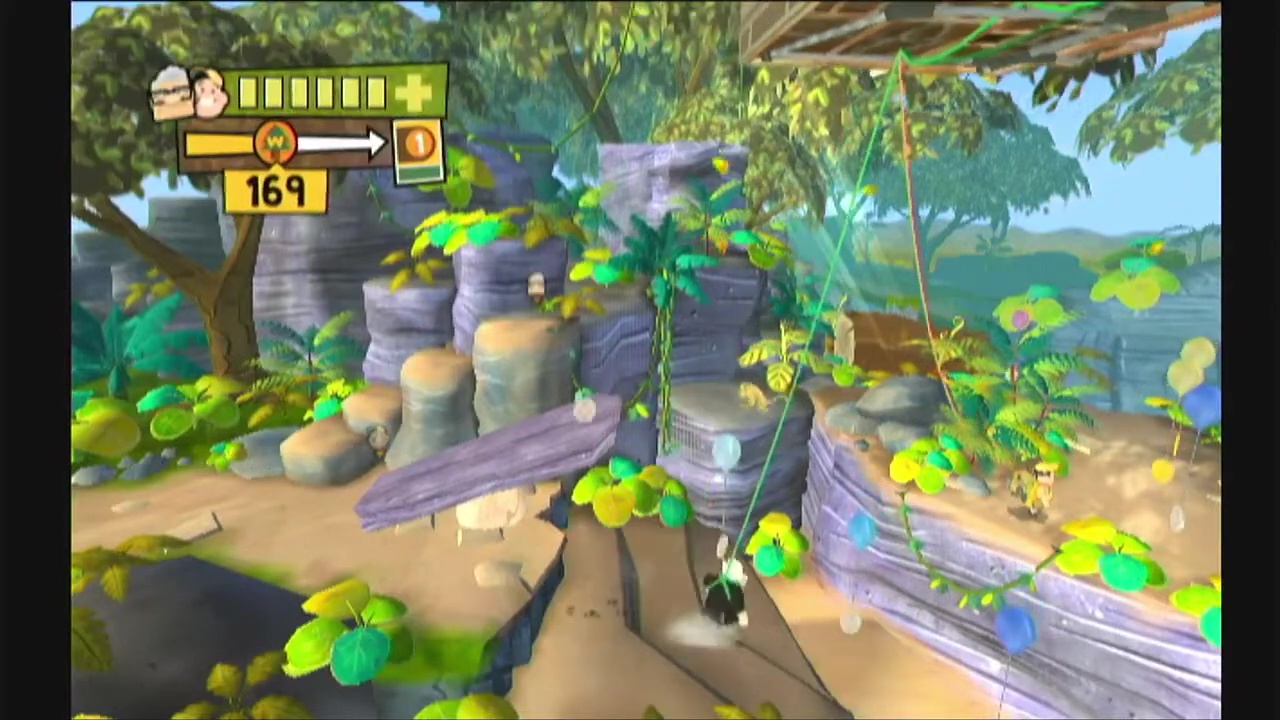Click the Wilderness Explorer tree badge icon
Viewport: 1280px width, 720px height.
point(275,144)
